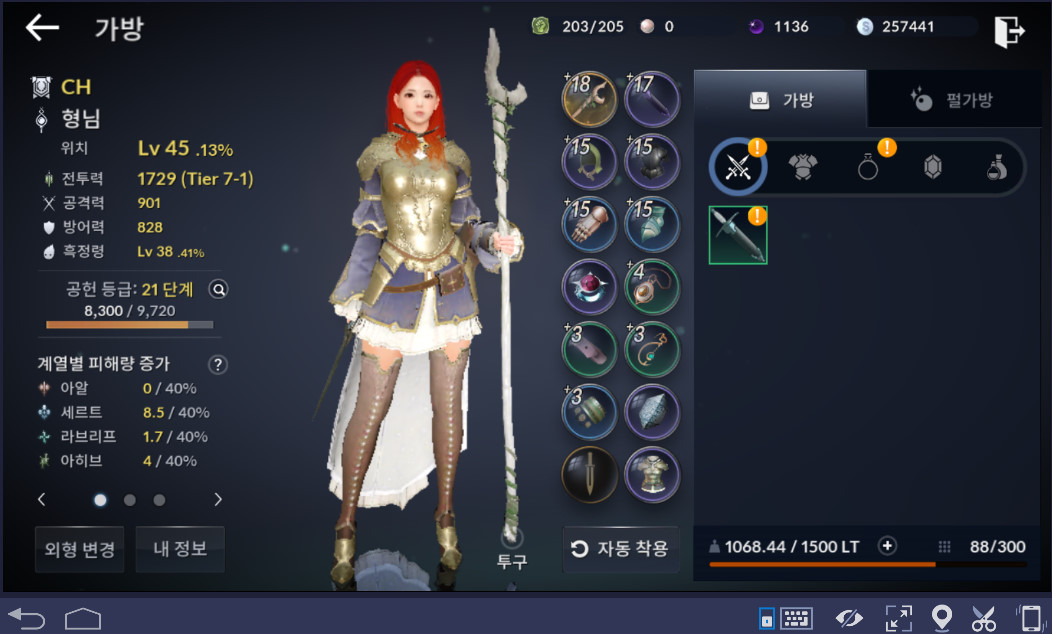
Task: Select the equipped +15 gloves slot
Action: point(590,222)
